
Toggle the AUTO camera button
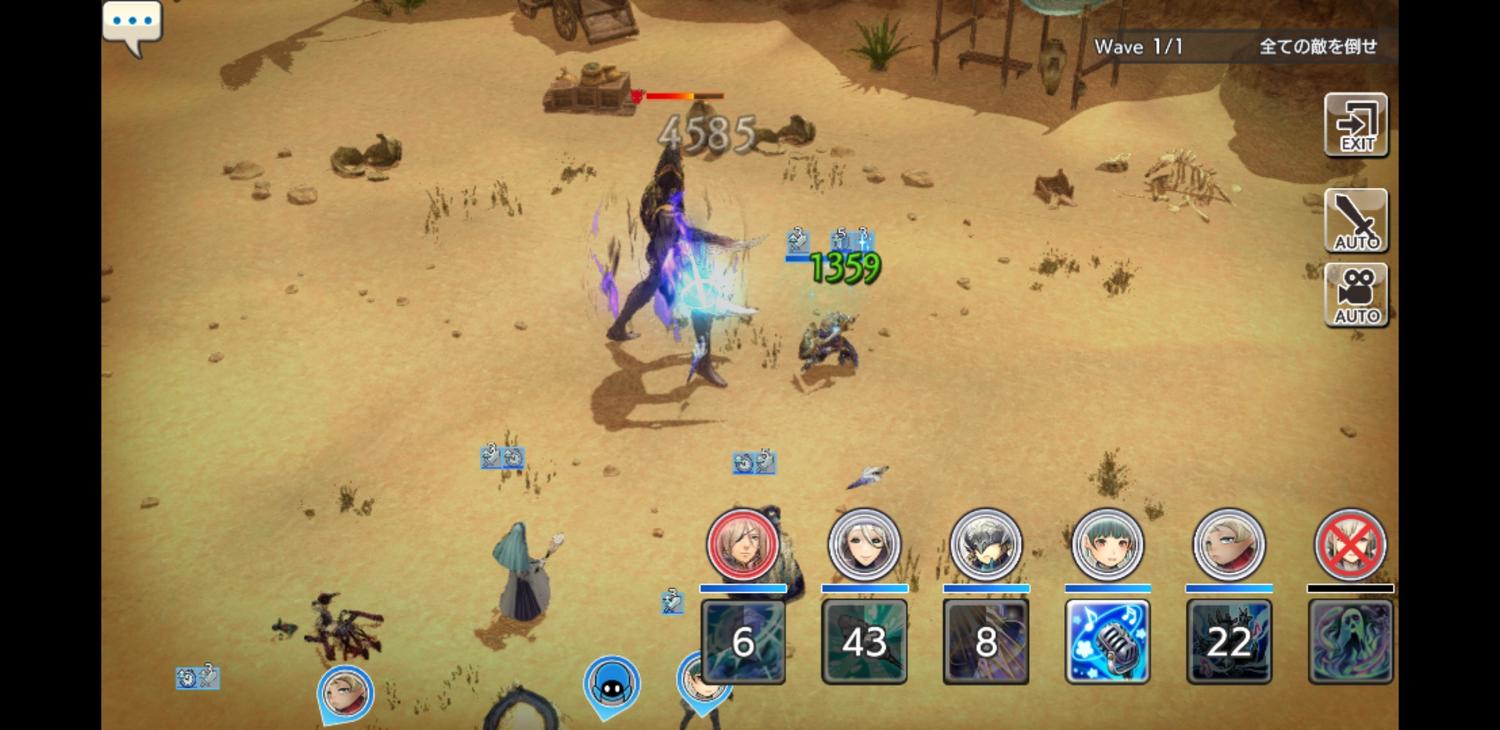coord(1356,295)
